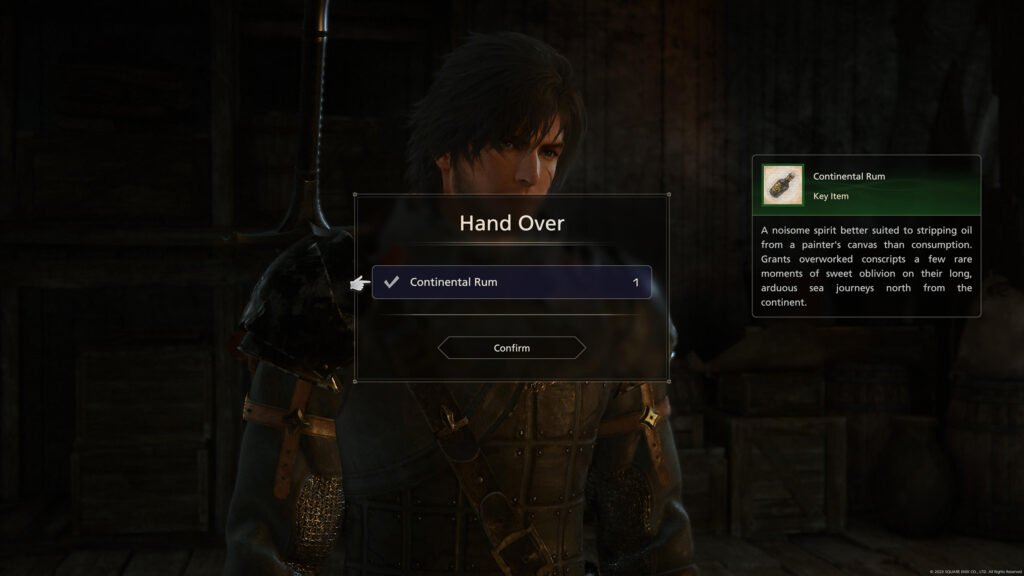Confirm the hand over

(511, 348)
